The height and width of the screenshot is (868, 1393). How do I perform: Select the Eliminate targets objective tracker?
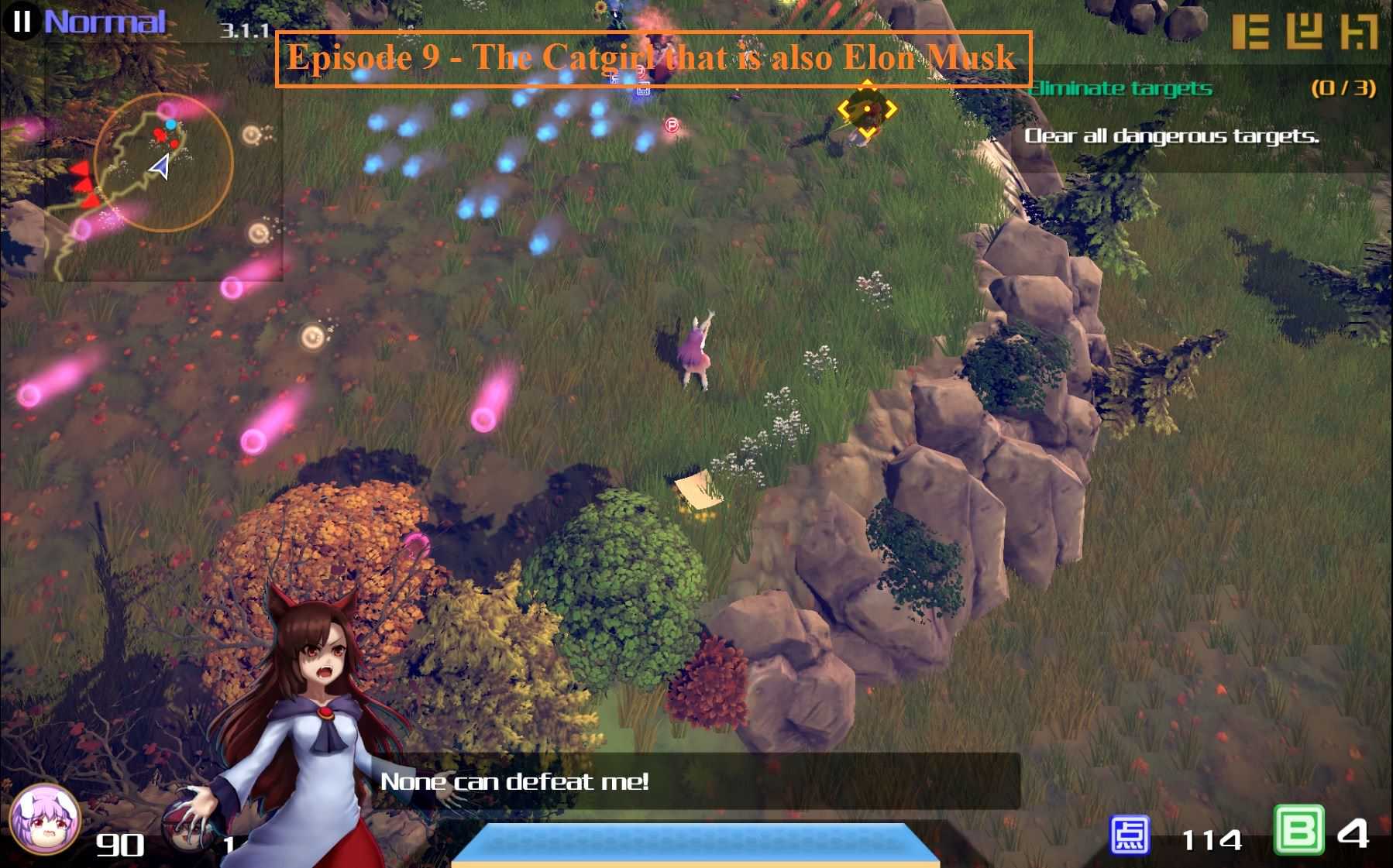(1199, 88)
